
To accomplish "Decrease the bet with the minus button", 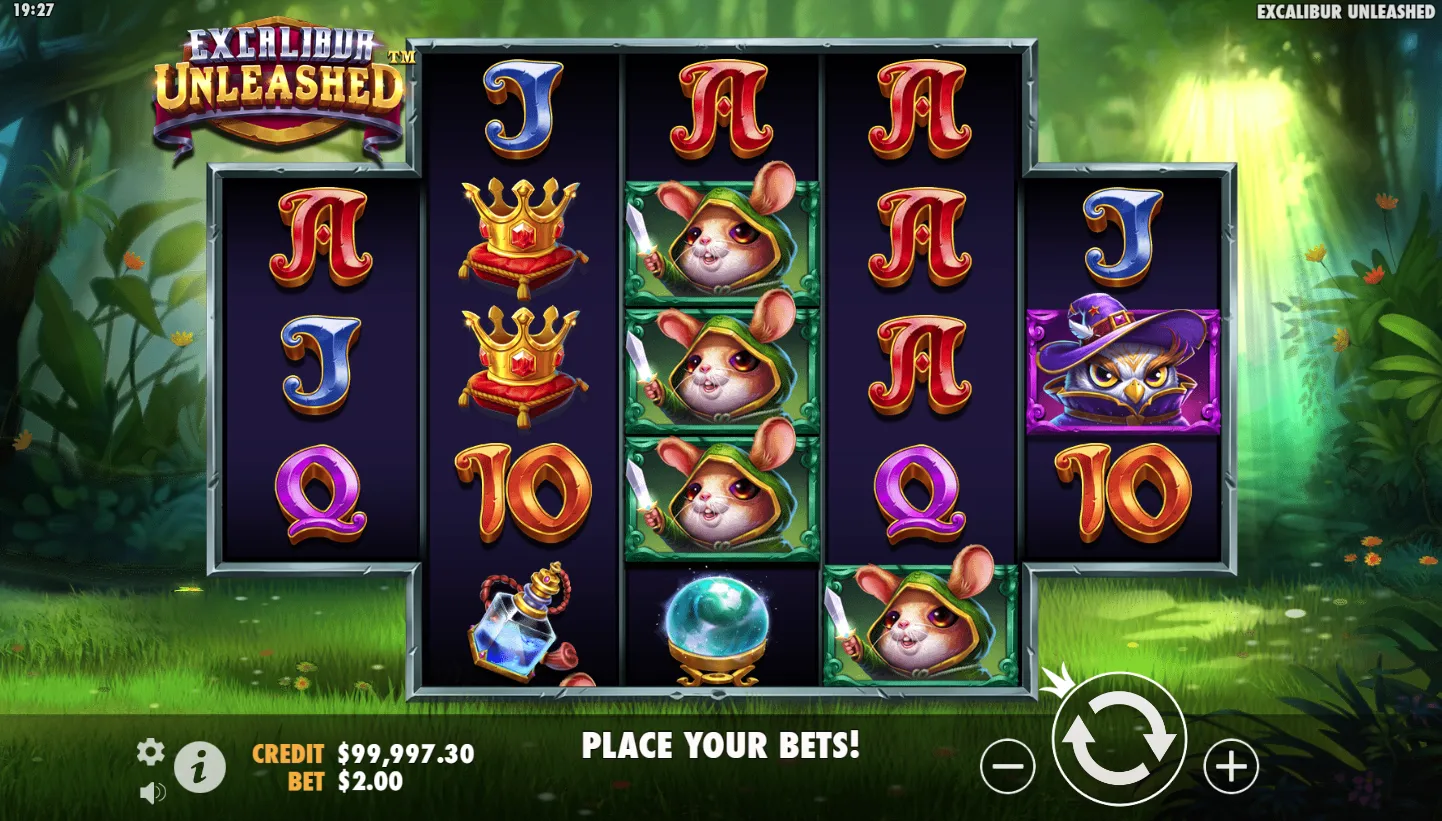I will point(1007,767).
